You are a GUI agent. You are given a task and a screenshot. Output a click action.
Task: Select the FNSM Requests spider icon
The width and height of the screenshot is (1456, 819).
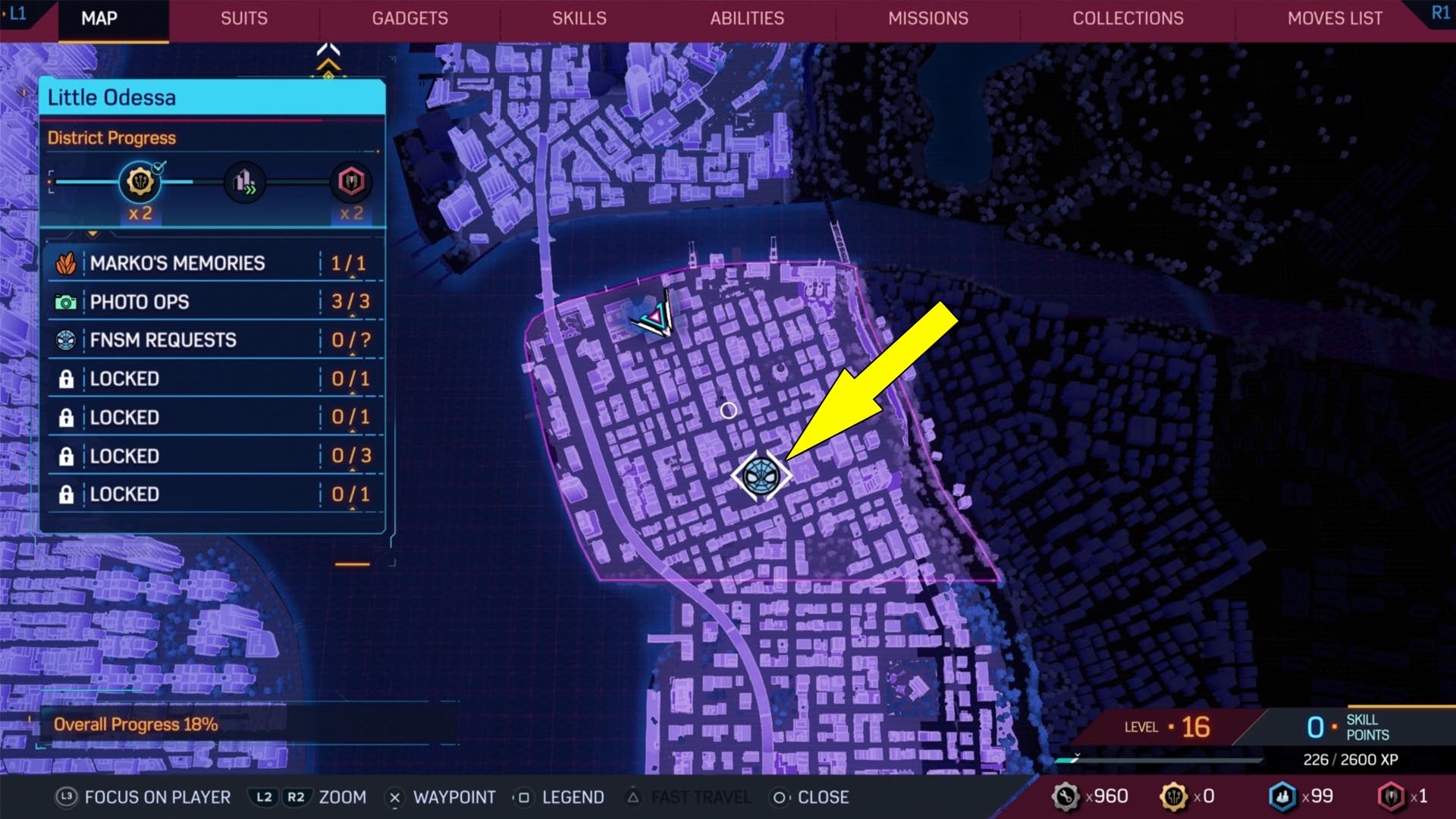pyautogui.click(x=67, y=340)
